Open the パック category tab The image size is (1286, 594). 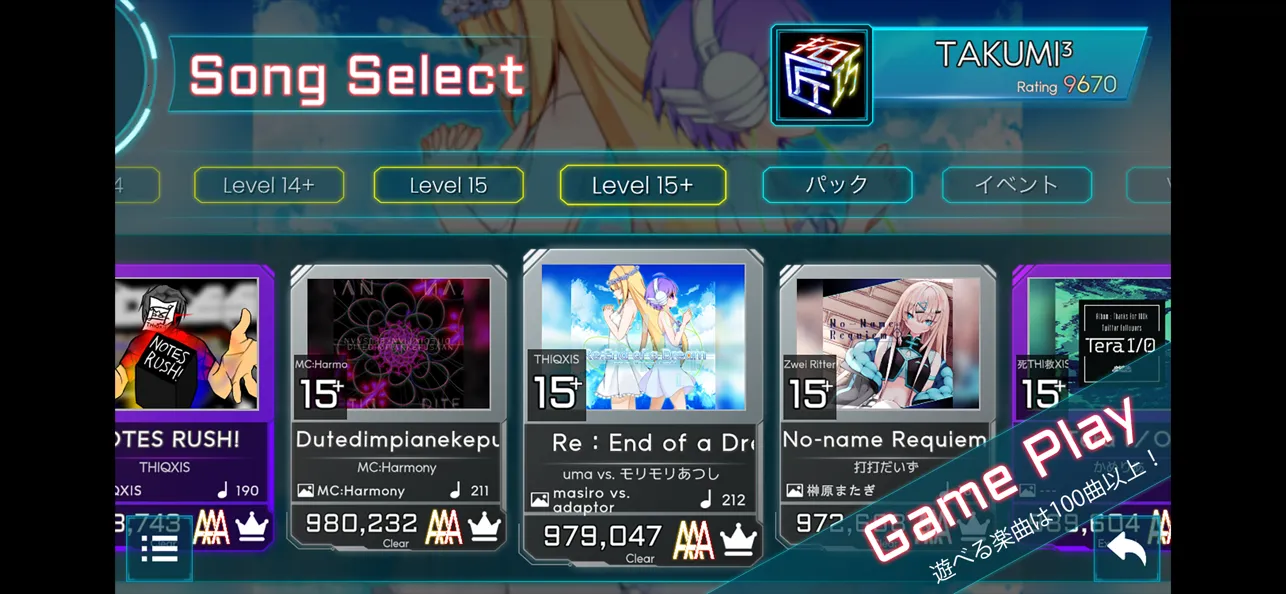[x=837, y=185]
